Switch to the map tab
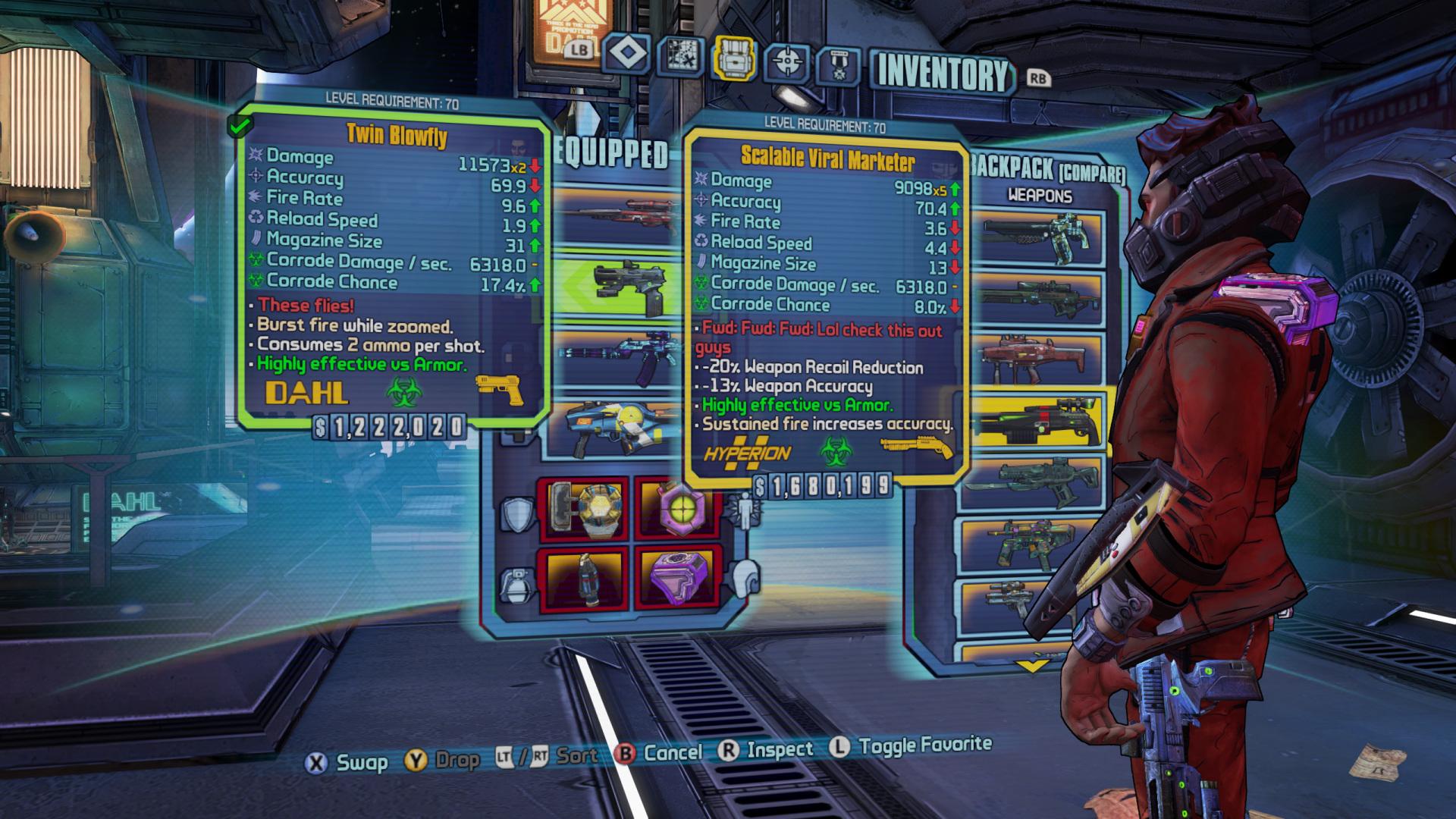 [x=680, y=57]
